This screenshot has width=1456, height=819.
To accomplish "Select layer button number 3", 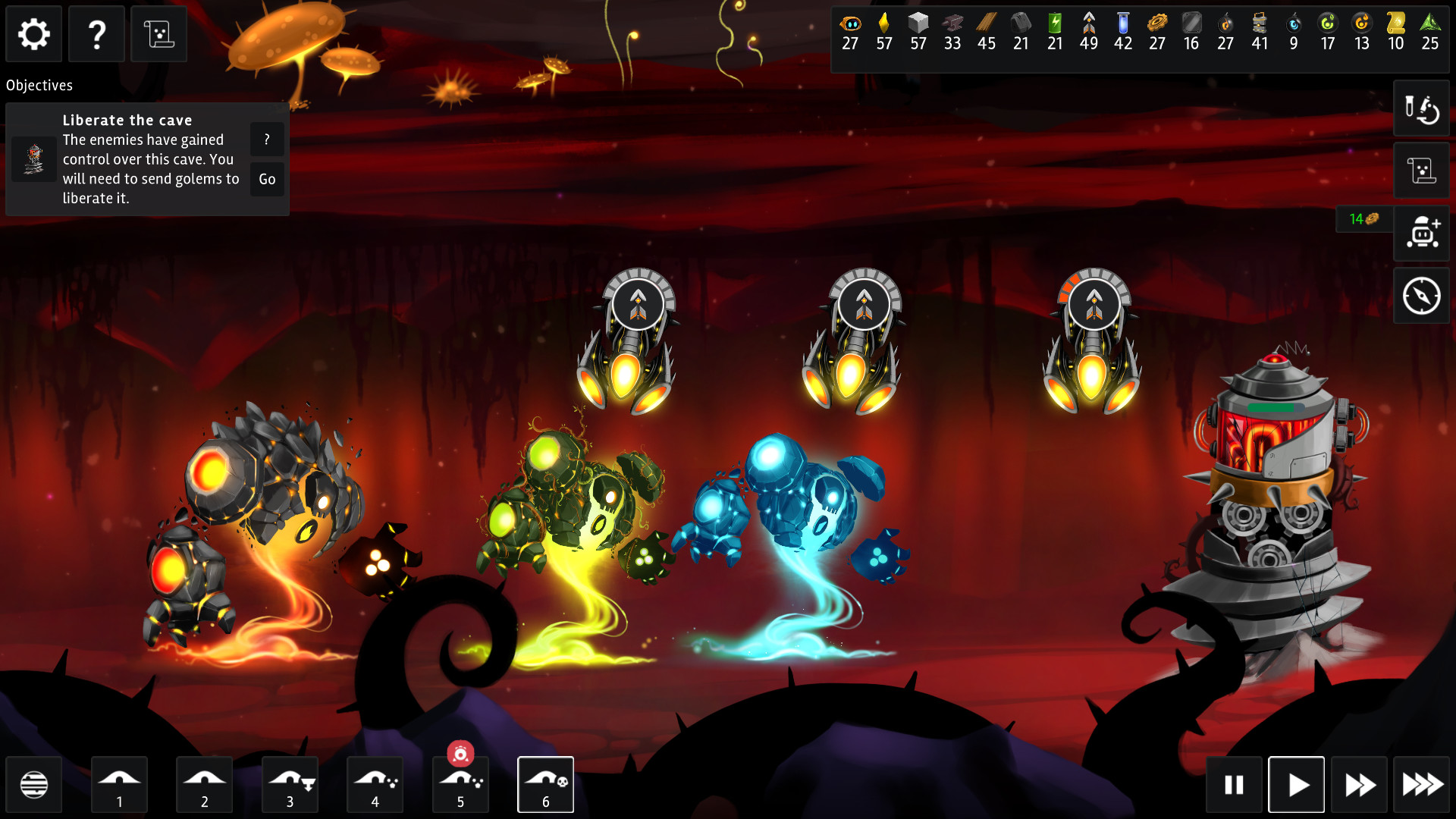I will coord(290,784).
